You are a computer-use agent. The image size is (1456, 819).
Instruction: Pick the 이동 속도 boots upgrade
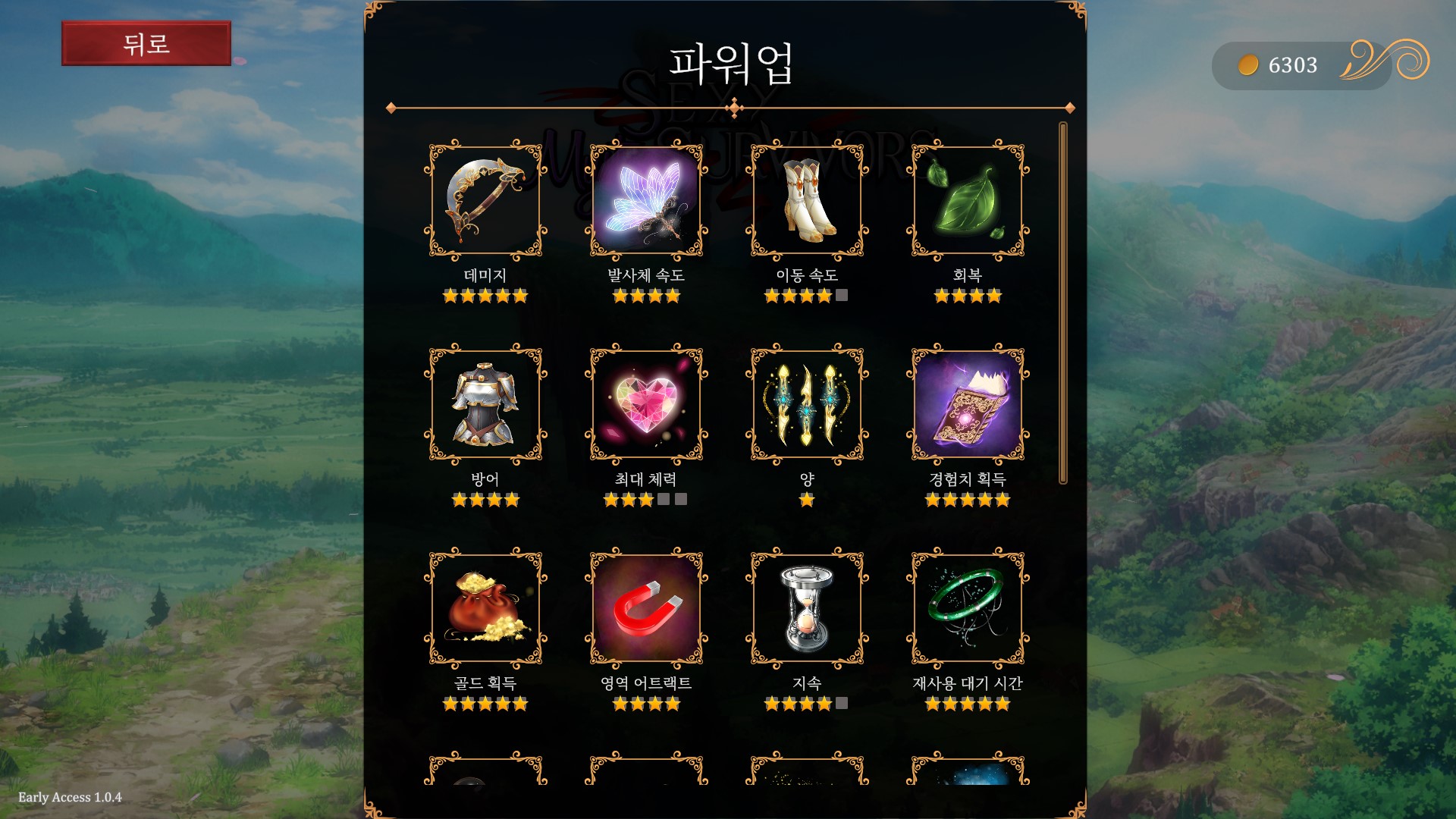(807, 201)
